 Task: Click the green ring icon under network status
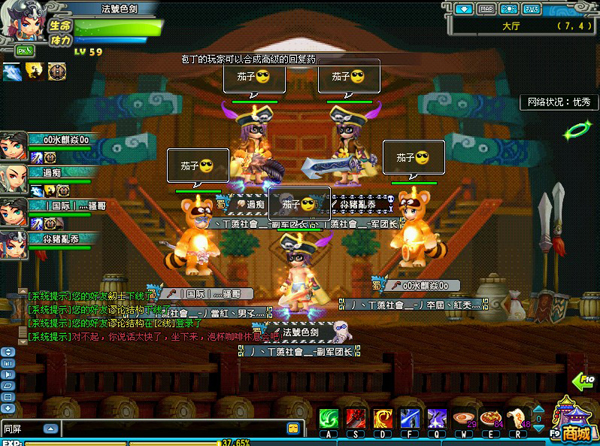point(575,130)
